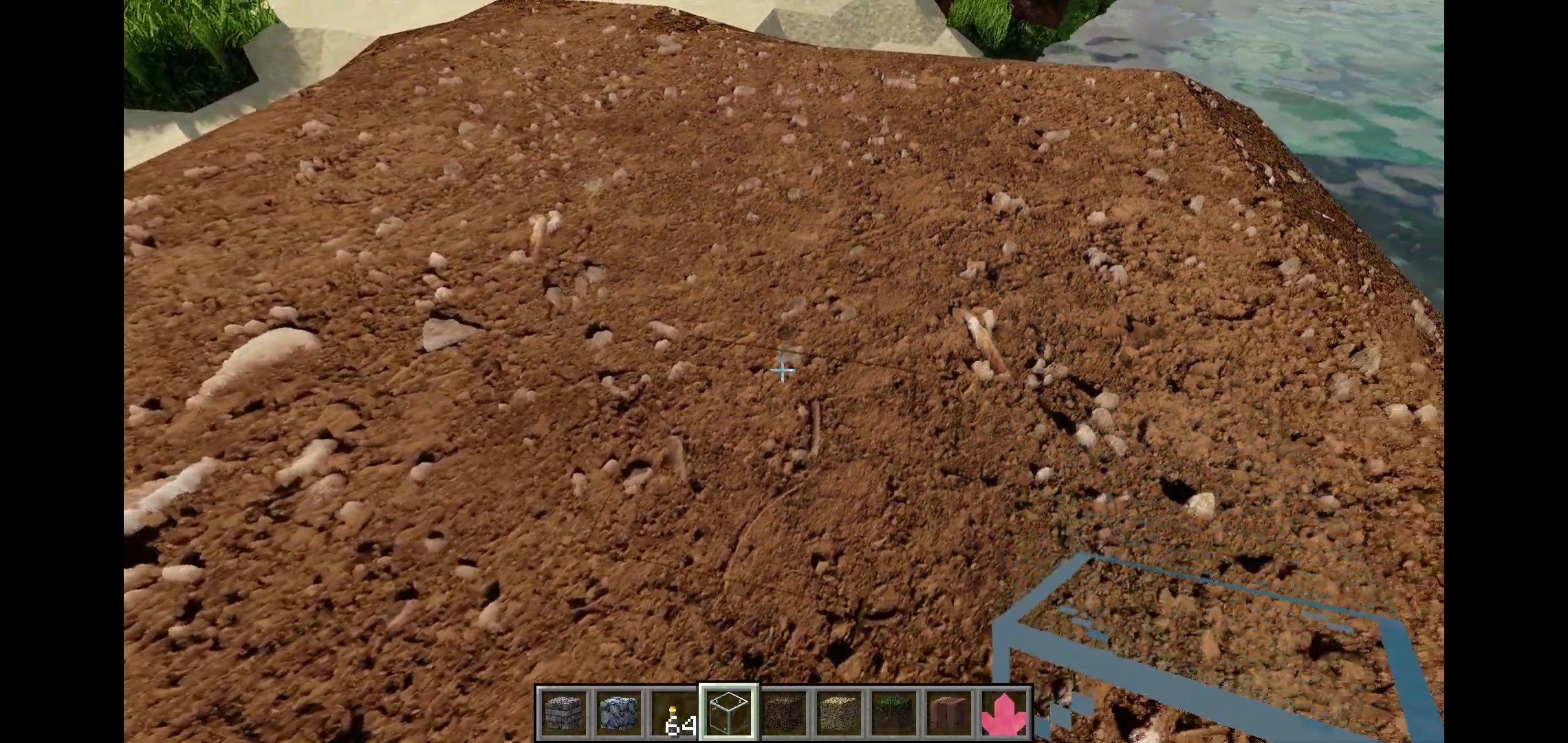Select the torch stack of 64

(x=674, y=713)
